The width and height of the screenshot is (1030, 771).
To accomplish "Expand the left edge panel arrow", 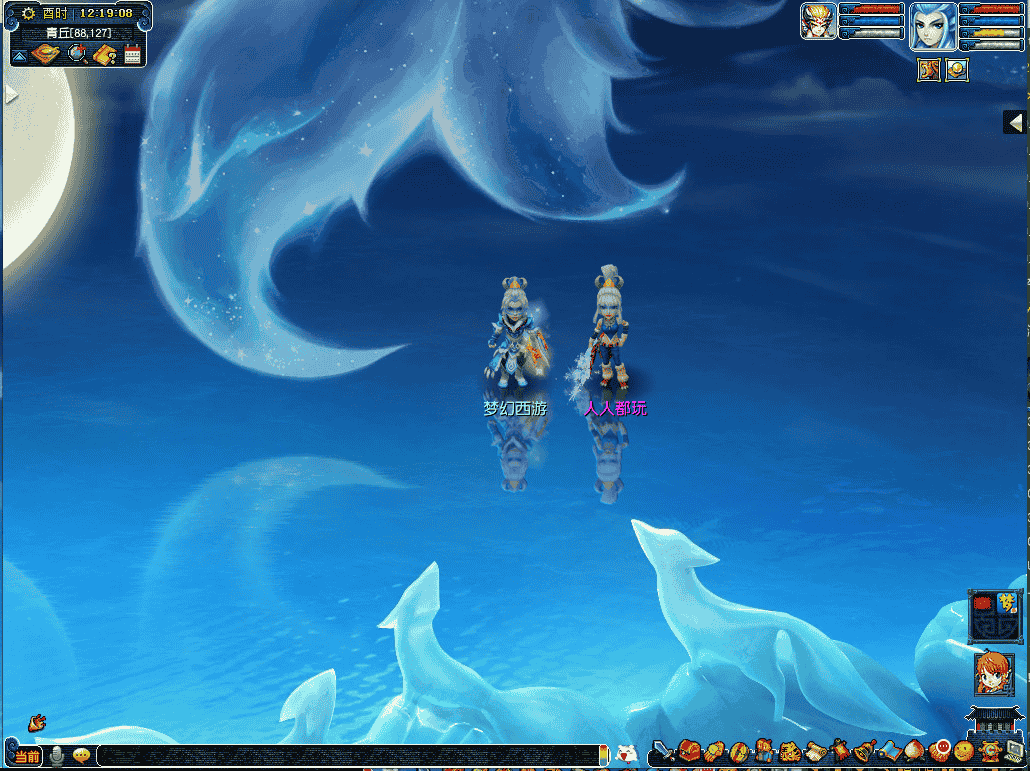I will coord(11,94).
